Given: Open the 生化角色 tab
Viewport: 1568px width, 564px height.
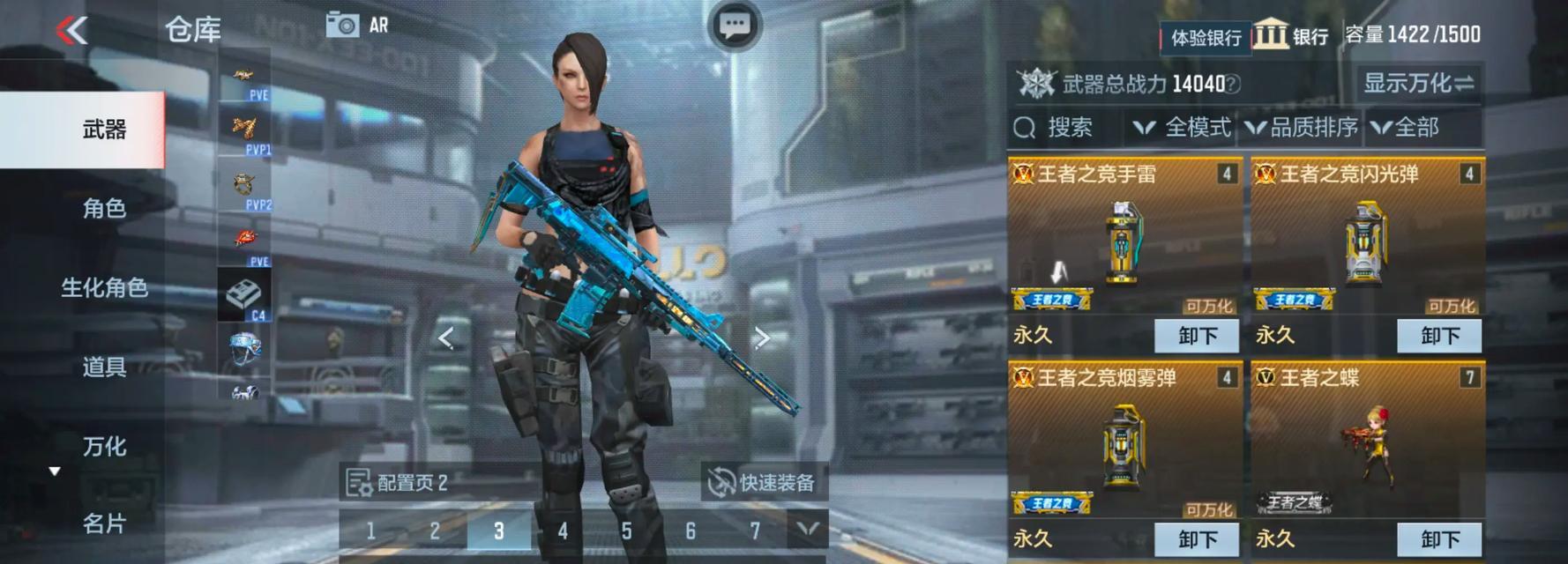Looking at the screenshot, I should (104, 287).
